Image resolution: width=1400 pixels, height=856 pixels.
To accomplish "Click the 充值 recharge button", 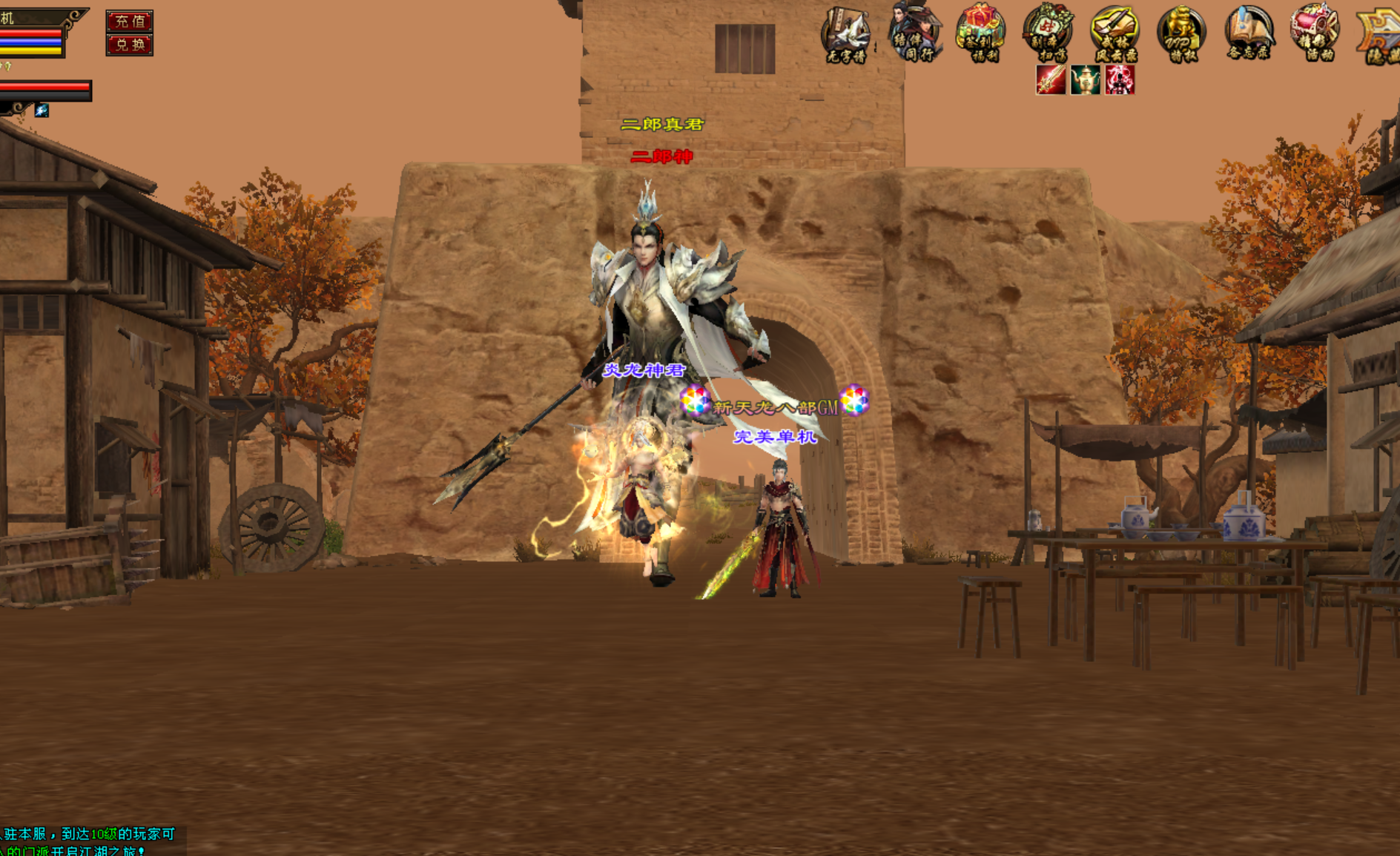I will point(129,21).
